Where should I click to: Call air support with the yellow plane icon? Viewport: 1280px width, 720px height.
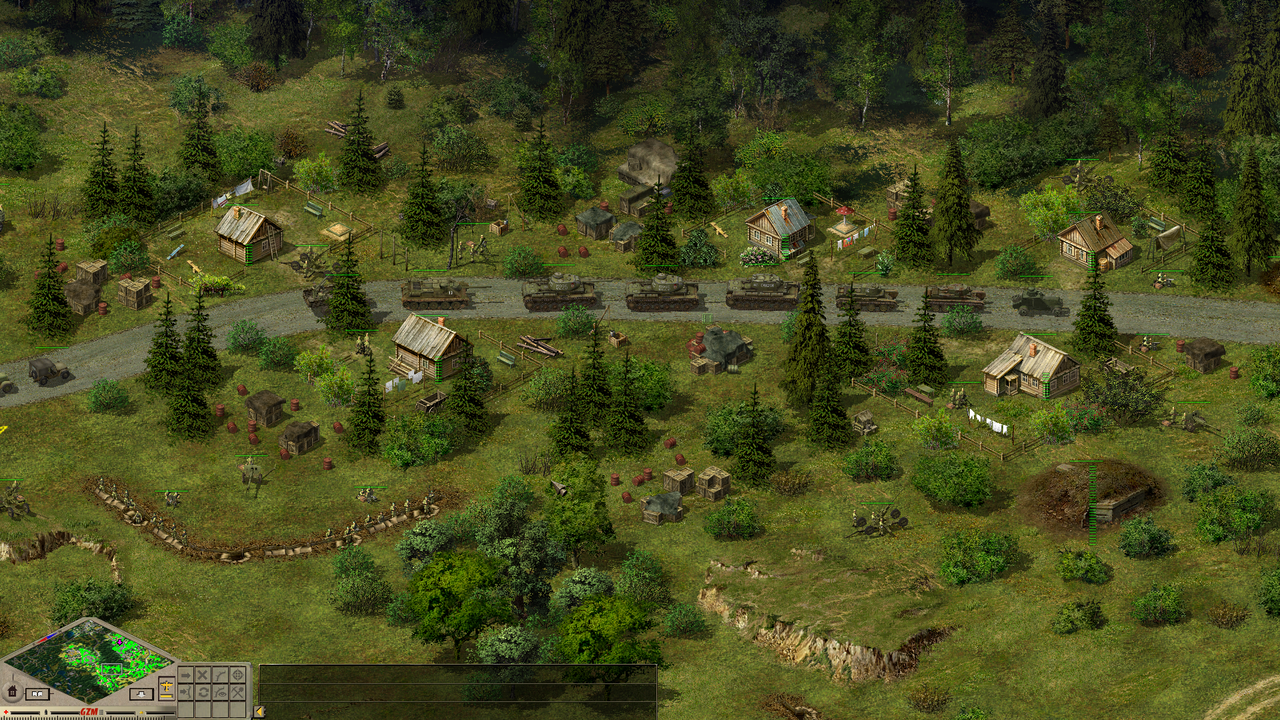tap(166, 685)
